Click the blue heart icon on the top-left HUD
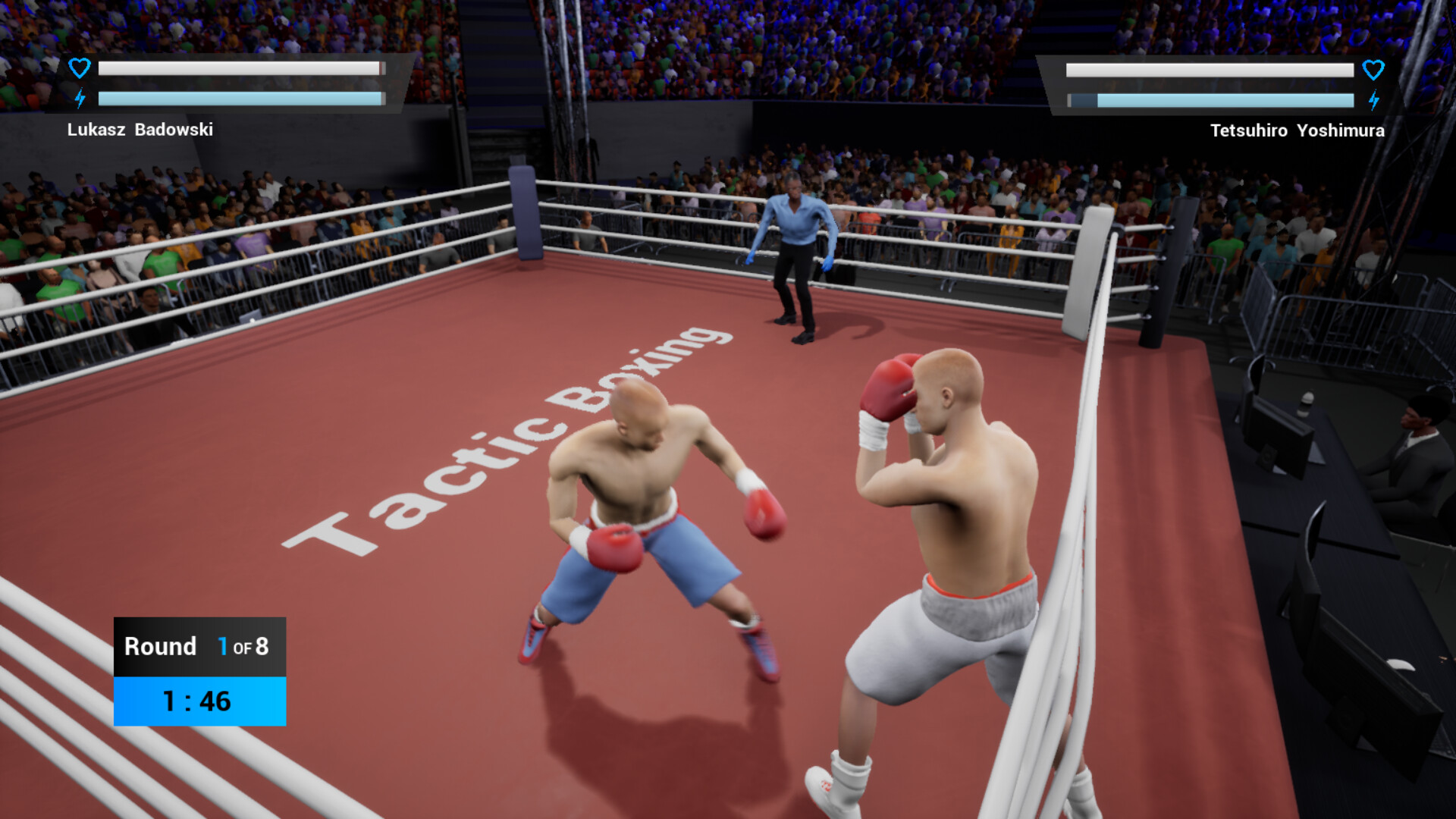Image resolution: width=1456 pixels, height=819 pixels. [x=79, y=67]
